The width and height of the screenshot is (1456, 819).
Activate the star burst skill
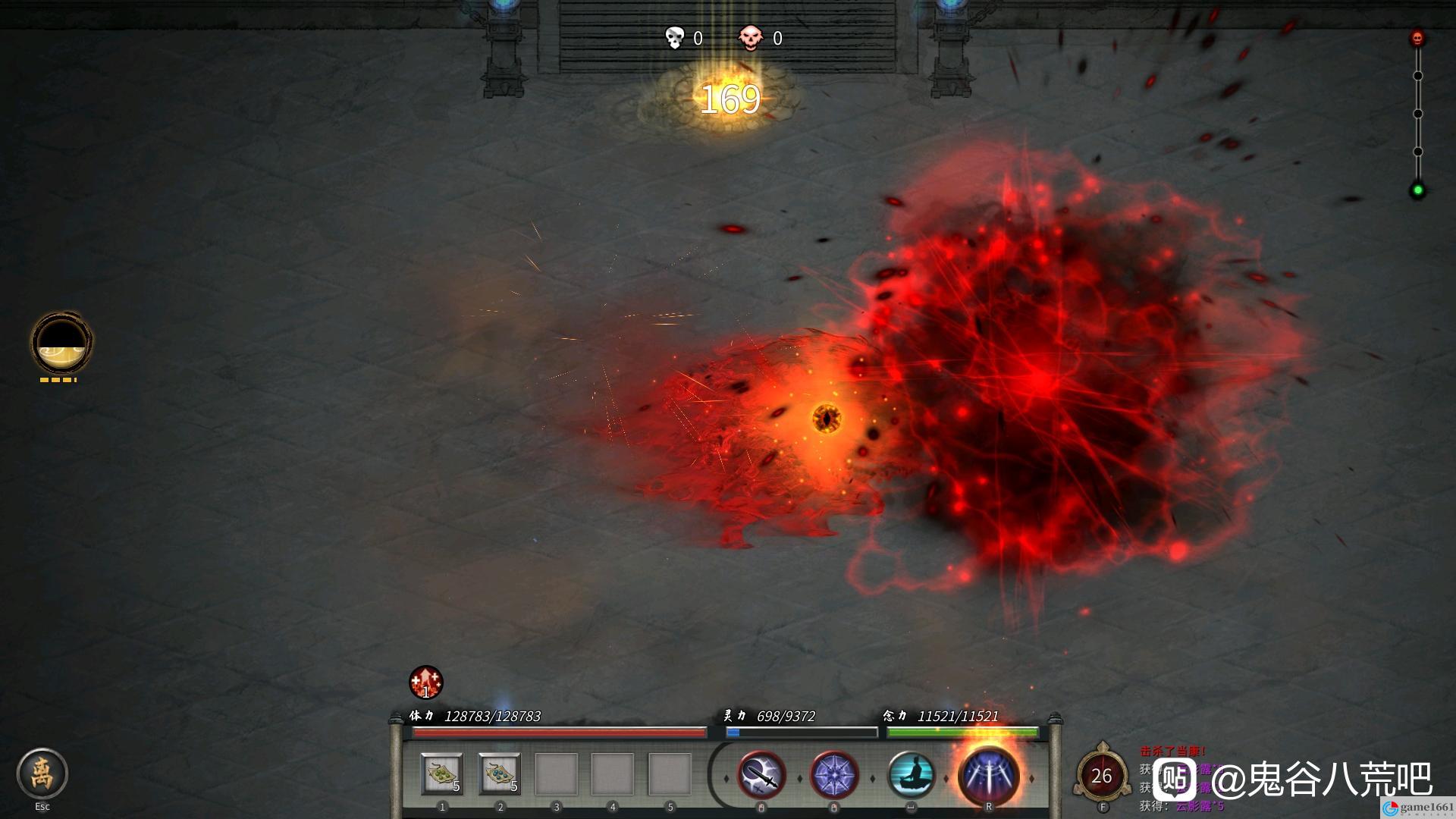tap(834, 776)
